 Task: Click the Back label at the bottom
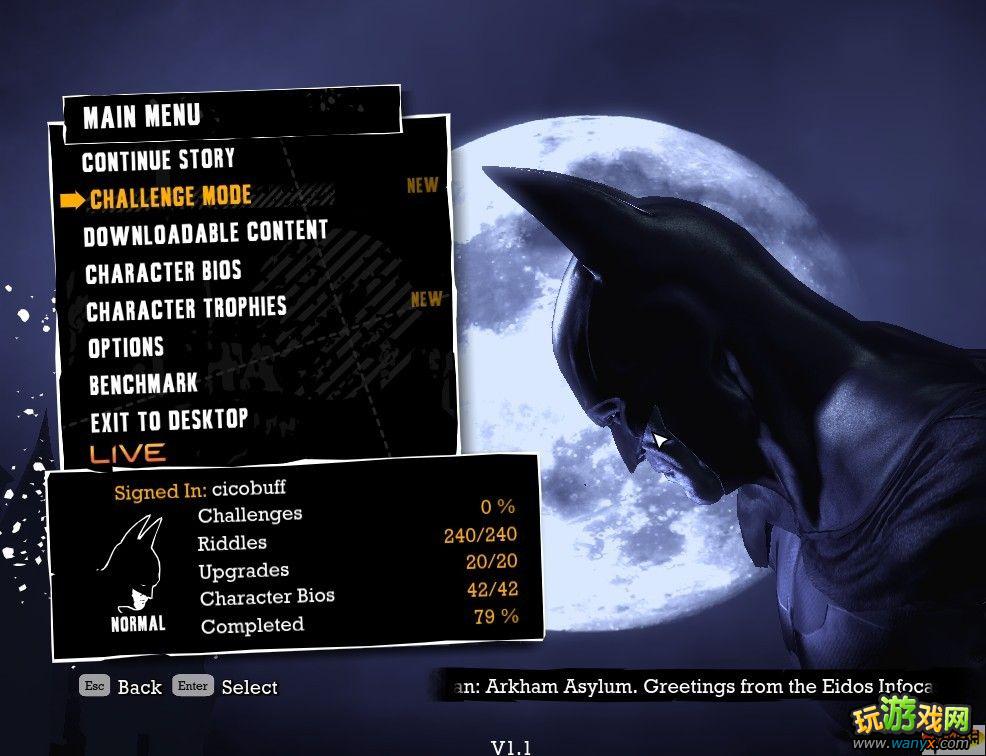click(139, 687)
